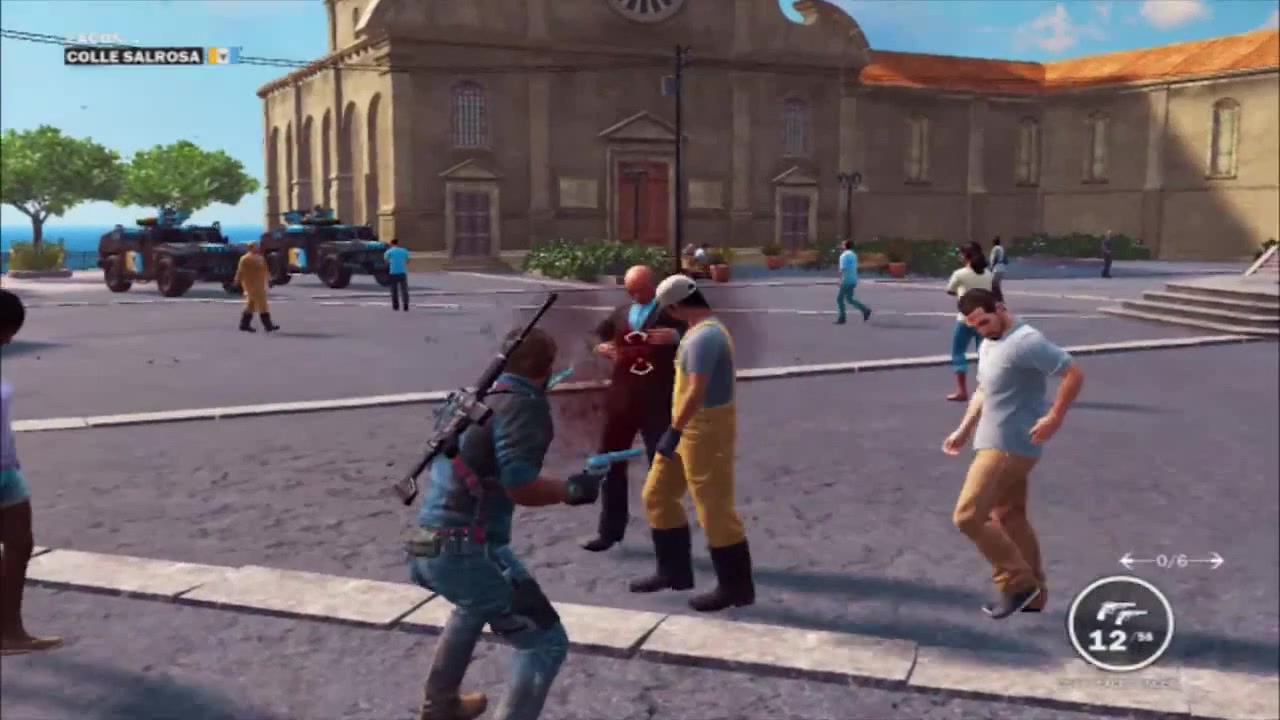Viewport: 1280px width, 720px height.
Task: Click the left arrow of the 0/6 counter
Action: (x=1126, y=559)
